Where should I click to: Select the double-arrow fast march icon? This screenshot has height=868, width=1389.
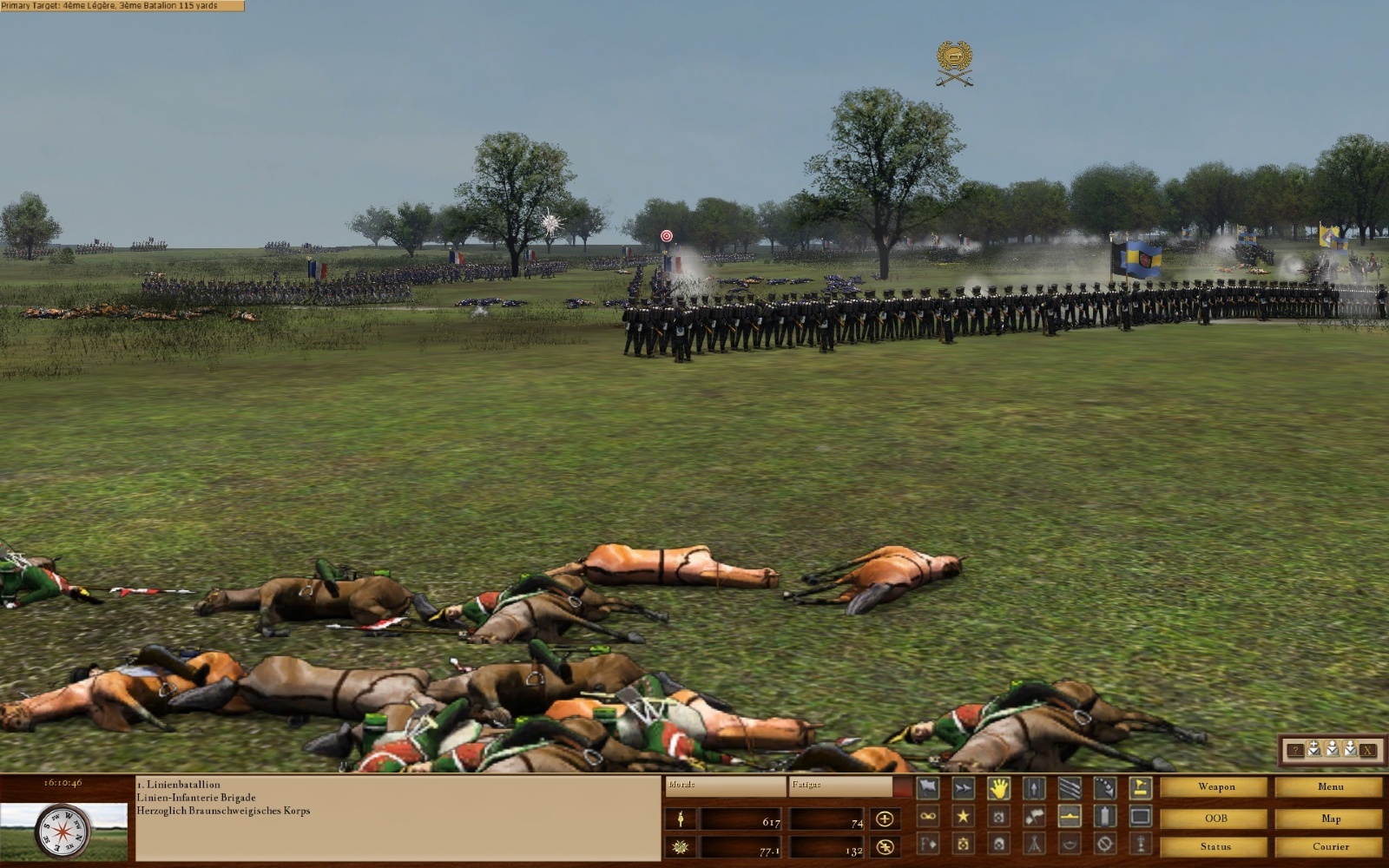964,788
